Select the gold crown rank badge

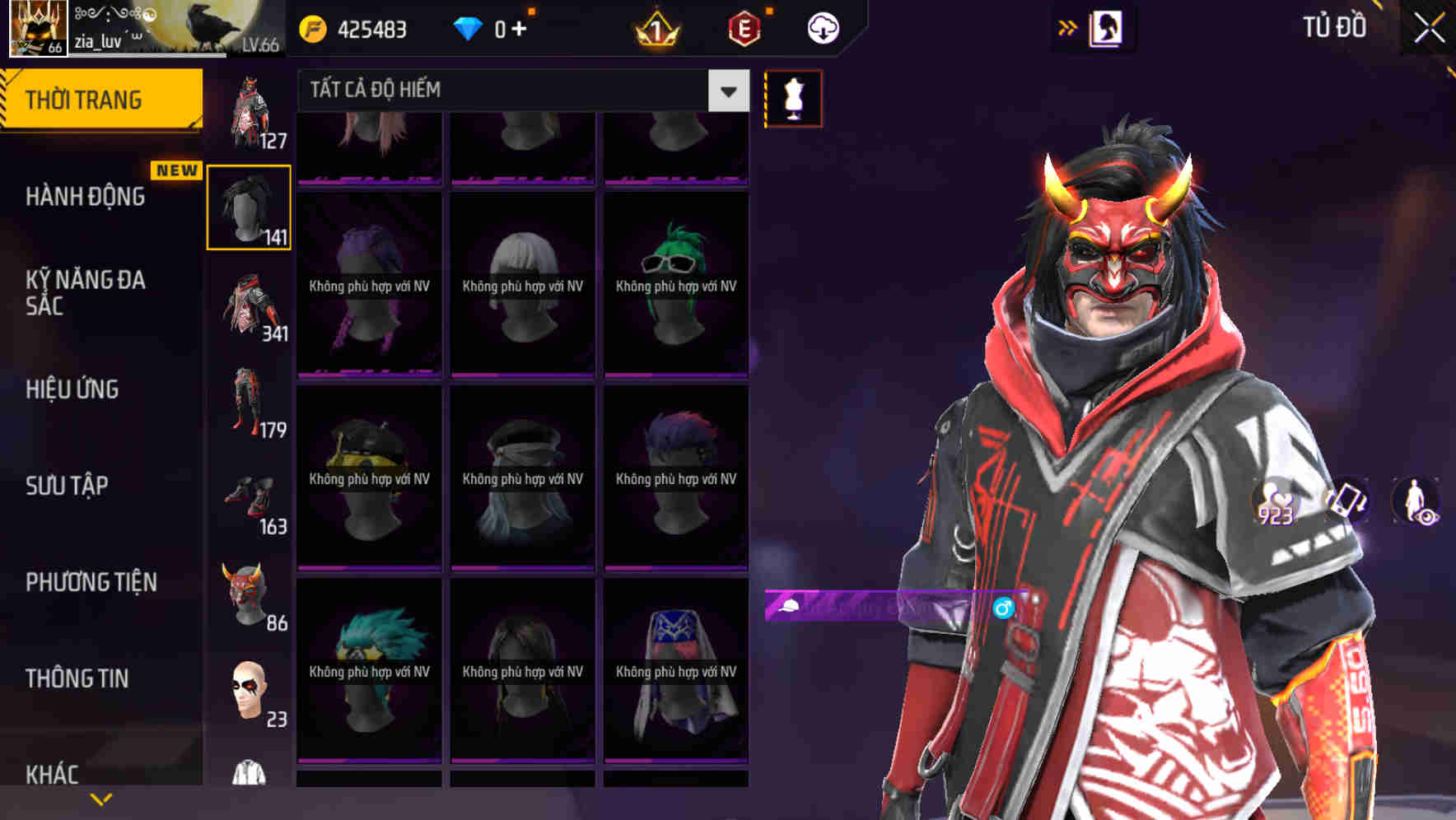(659, 26)
